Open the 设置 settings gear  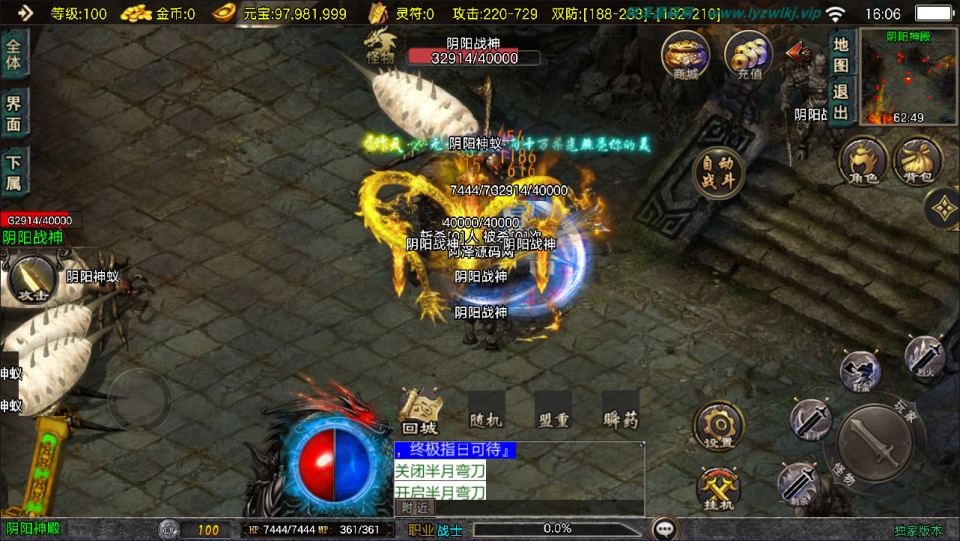717,427
